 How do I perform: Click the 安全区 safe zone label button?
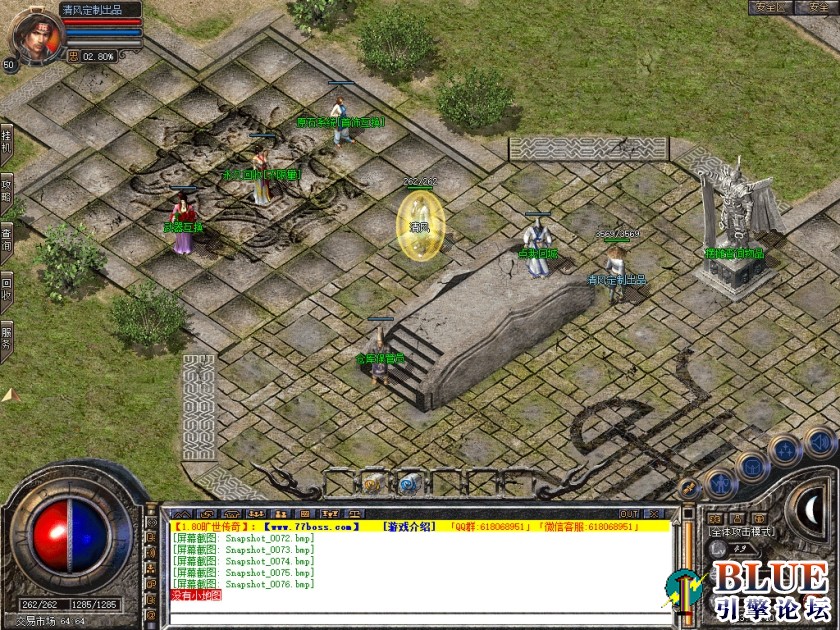771,8
